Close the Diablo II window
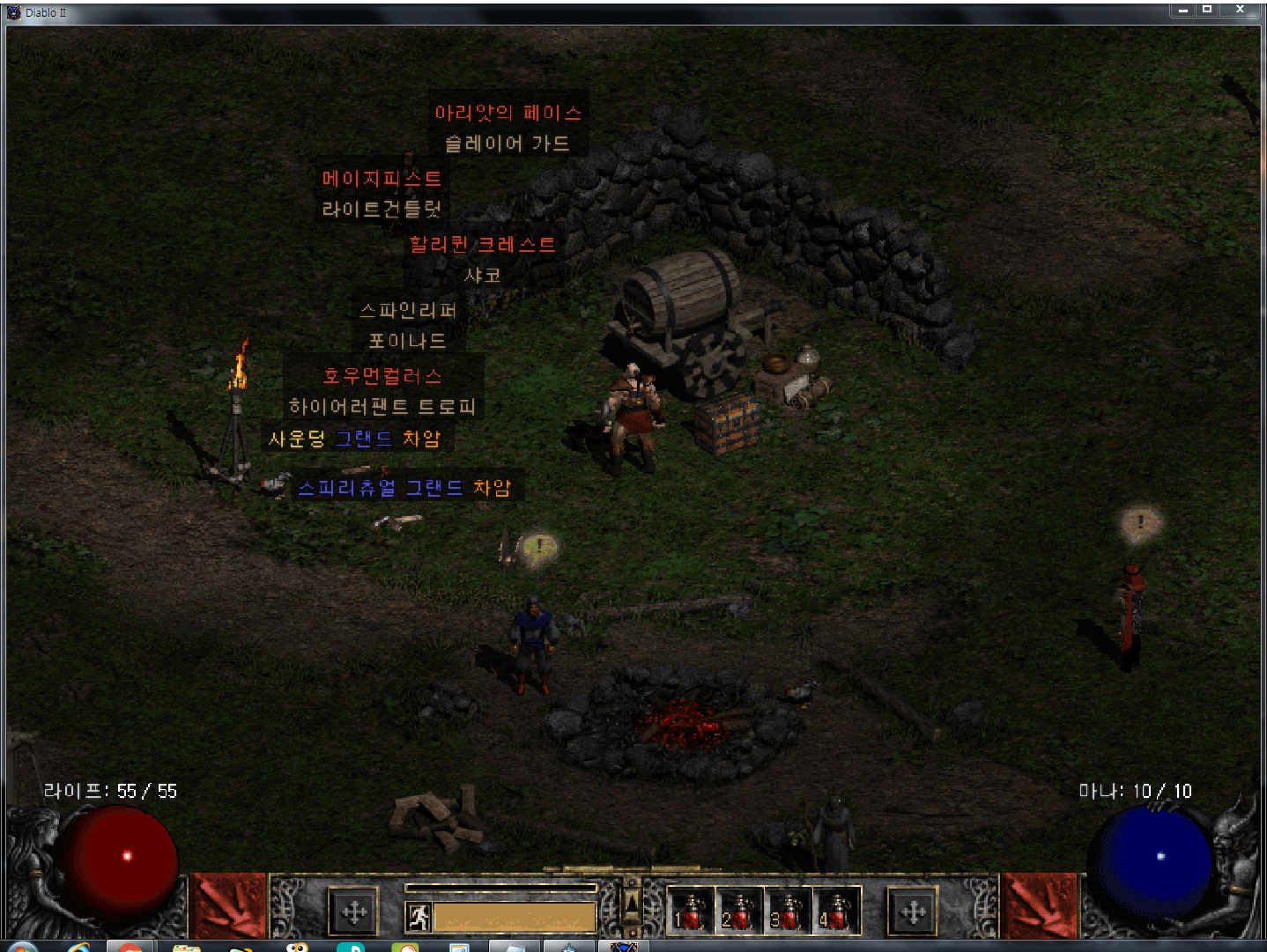This screenshot has height=952, width=1267. (x=1240, y=10)
